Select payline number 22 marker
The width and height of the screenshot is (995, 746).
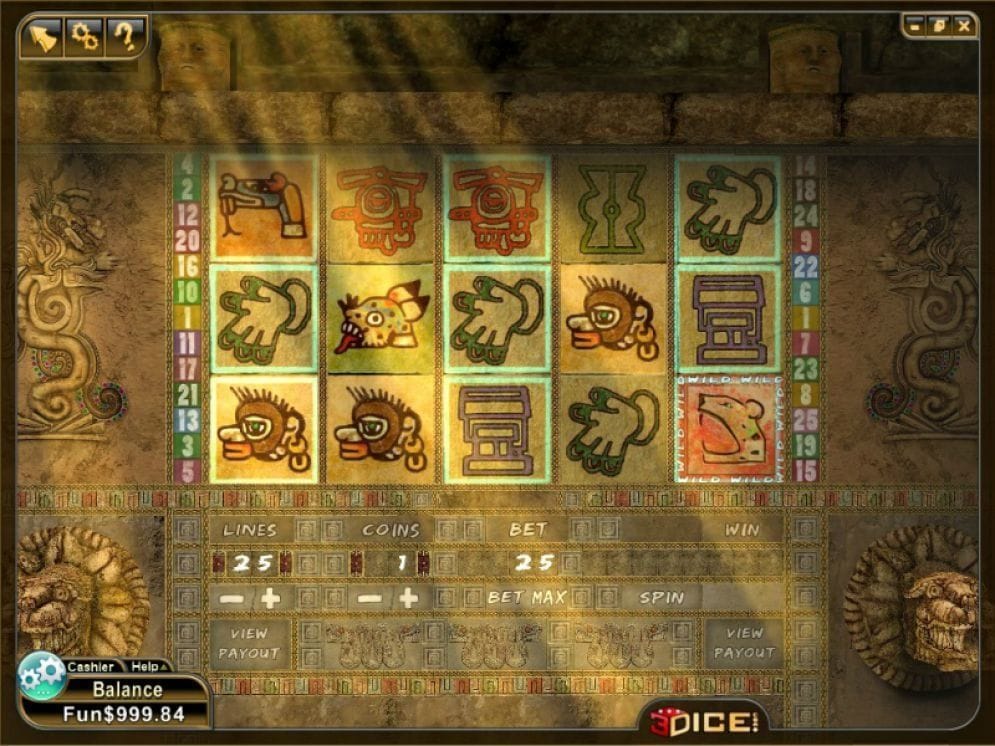(806, 265)
